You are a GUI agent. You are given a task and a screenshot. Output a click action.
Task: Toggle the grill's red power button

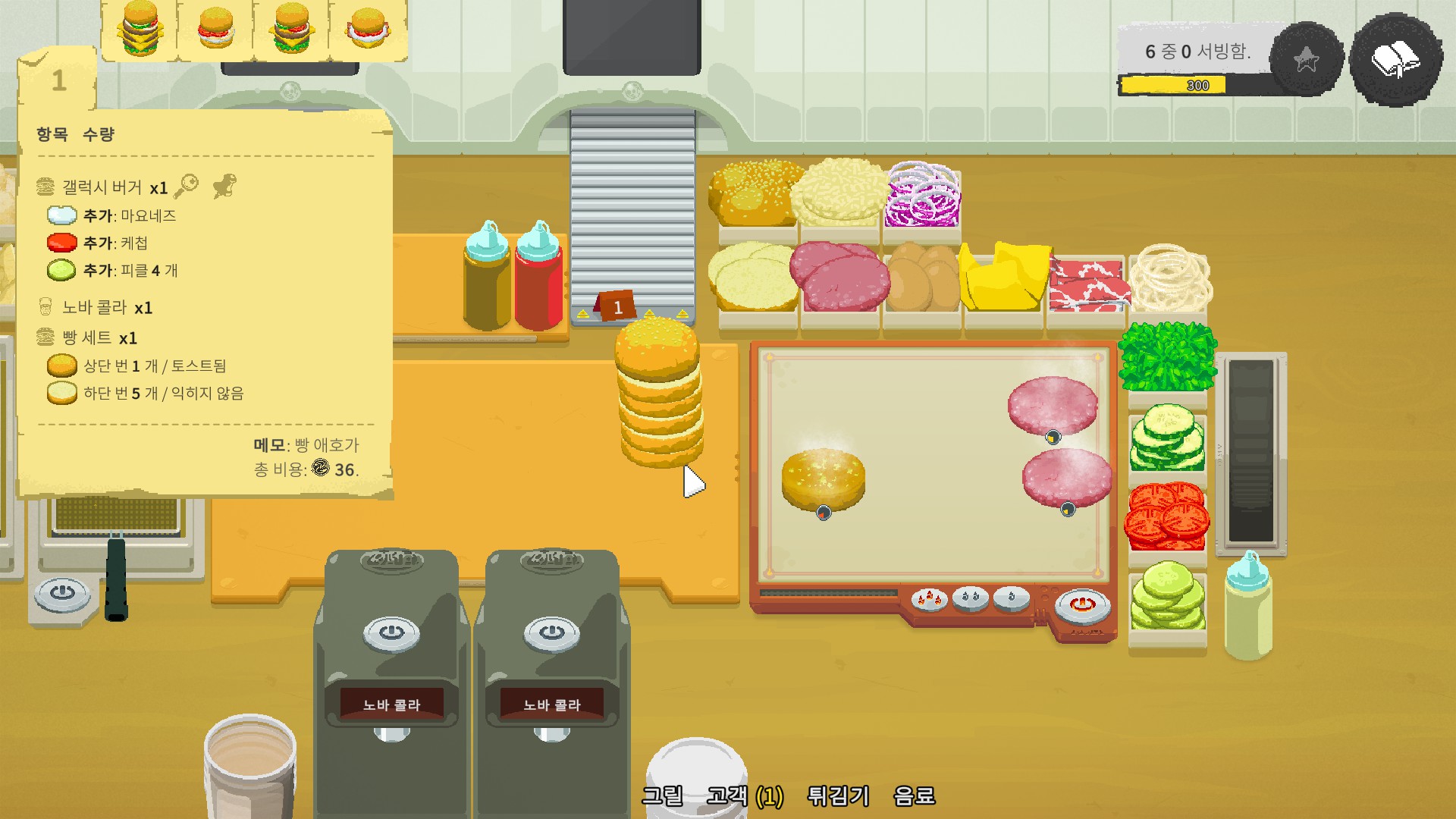click(x=1082, y=604)
